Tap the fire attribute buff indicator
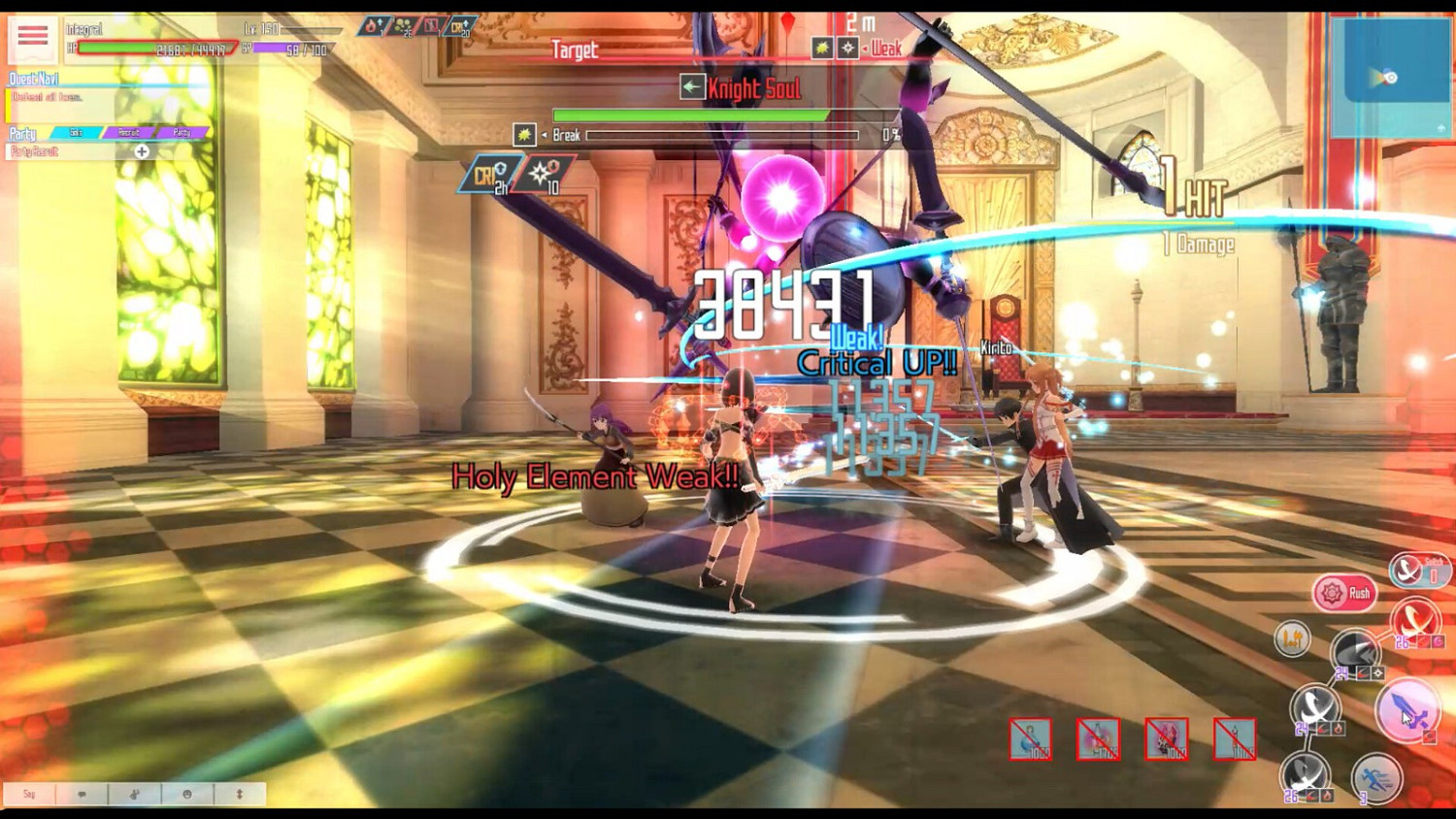The width and height of the screenshot is (1456, 819). (373, 26)
